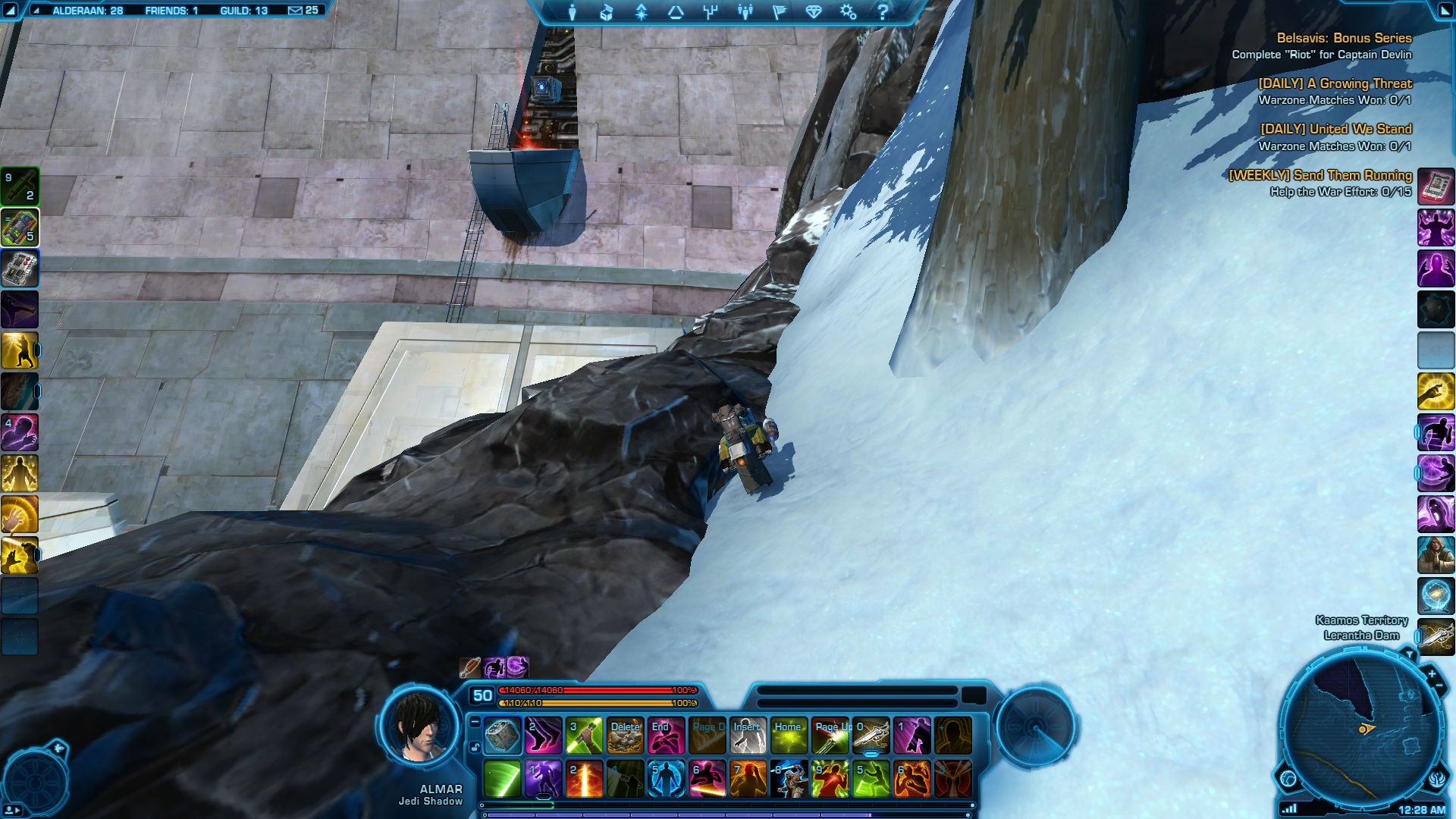Open the character sheet from the top menu

[x=573, y=12]
